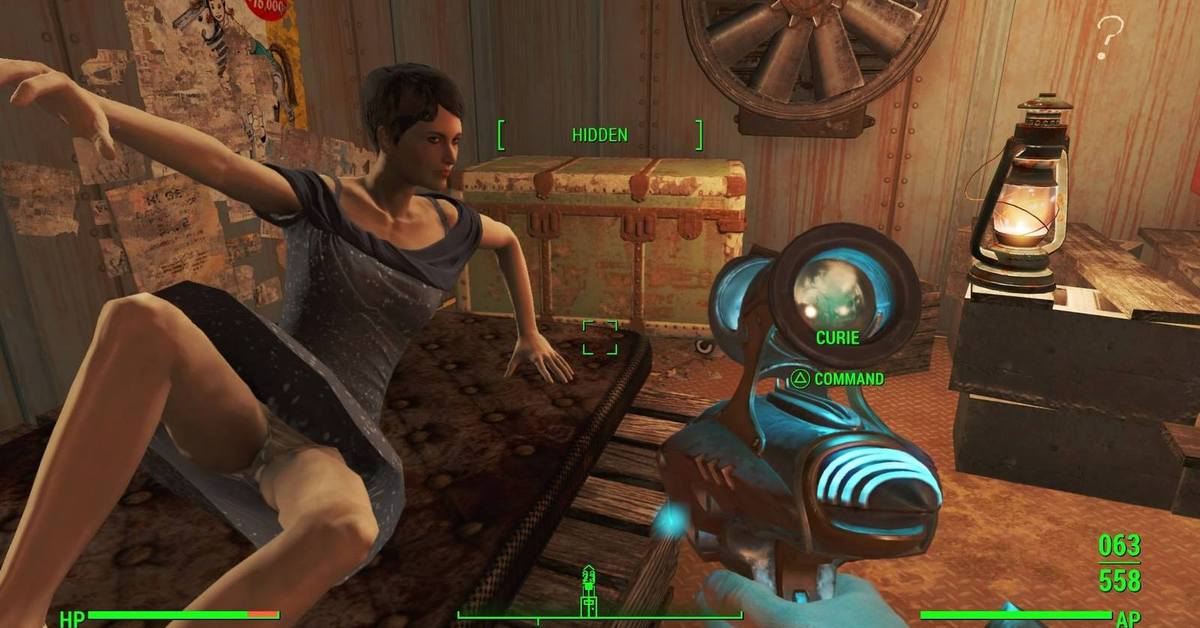Select the location marker on the compass

(589, 588)
